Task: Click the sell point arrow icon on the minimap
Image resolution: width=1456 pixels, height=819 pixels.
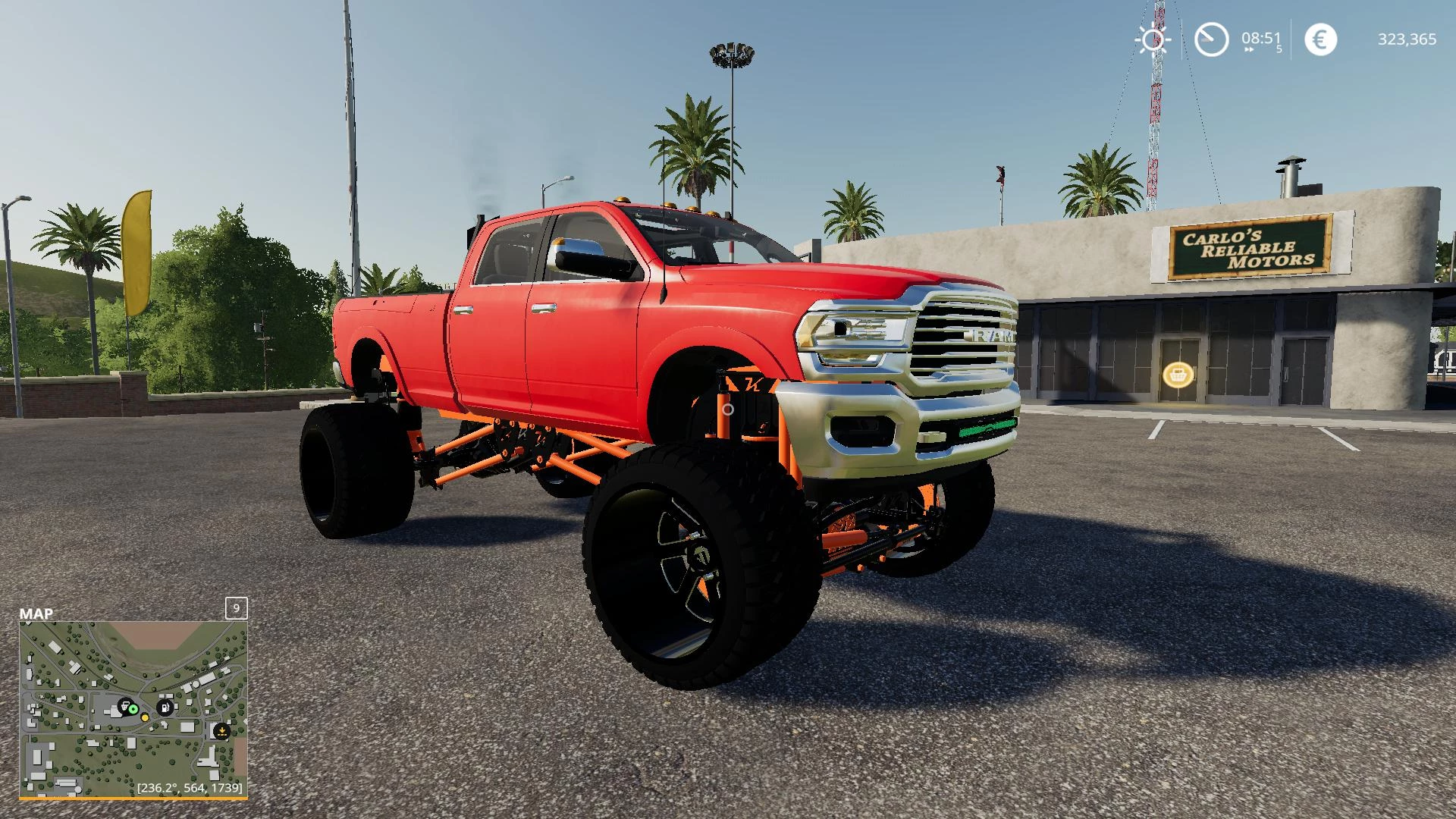Action: pyautogui.click(x=223, y=731)
